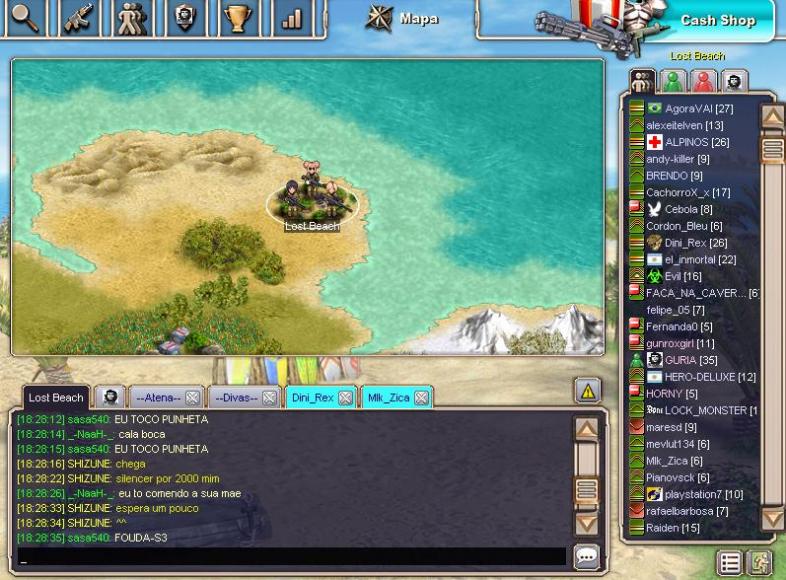The width and height of the screenshot is (786, 580).
Task: Open the Dini_Rex private chat tab
Action: point(312,397)
